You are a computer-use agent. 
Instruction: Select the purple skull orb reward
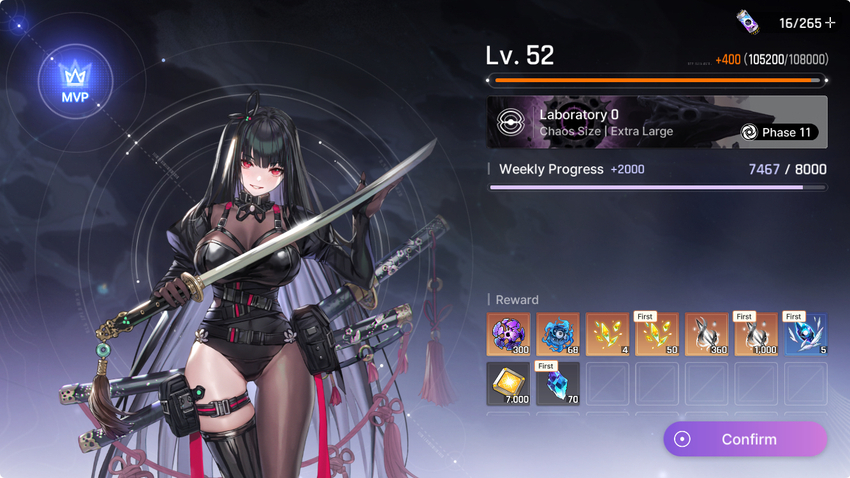point(508,335)
